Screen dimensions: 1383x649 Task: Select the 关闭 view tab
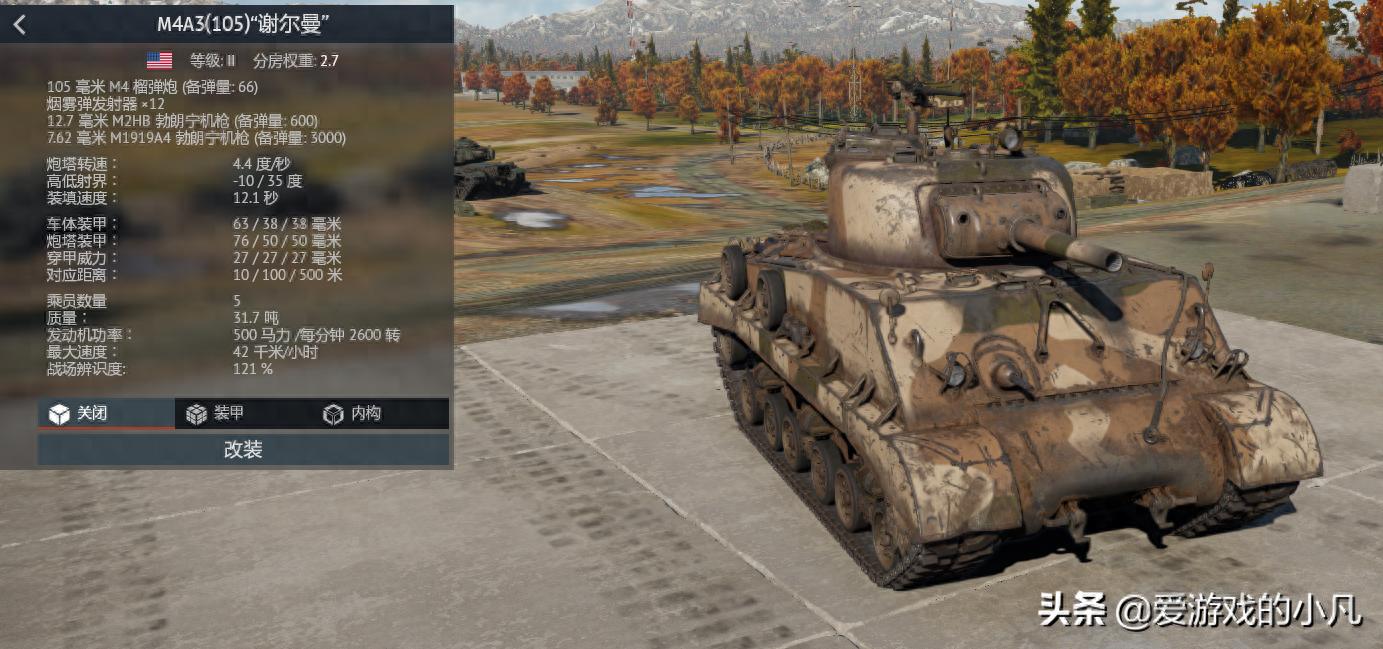click(105, 413)
